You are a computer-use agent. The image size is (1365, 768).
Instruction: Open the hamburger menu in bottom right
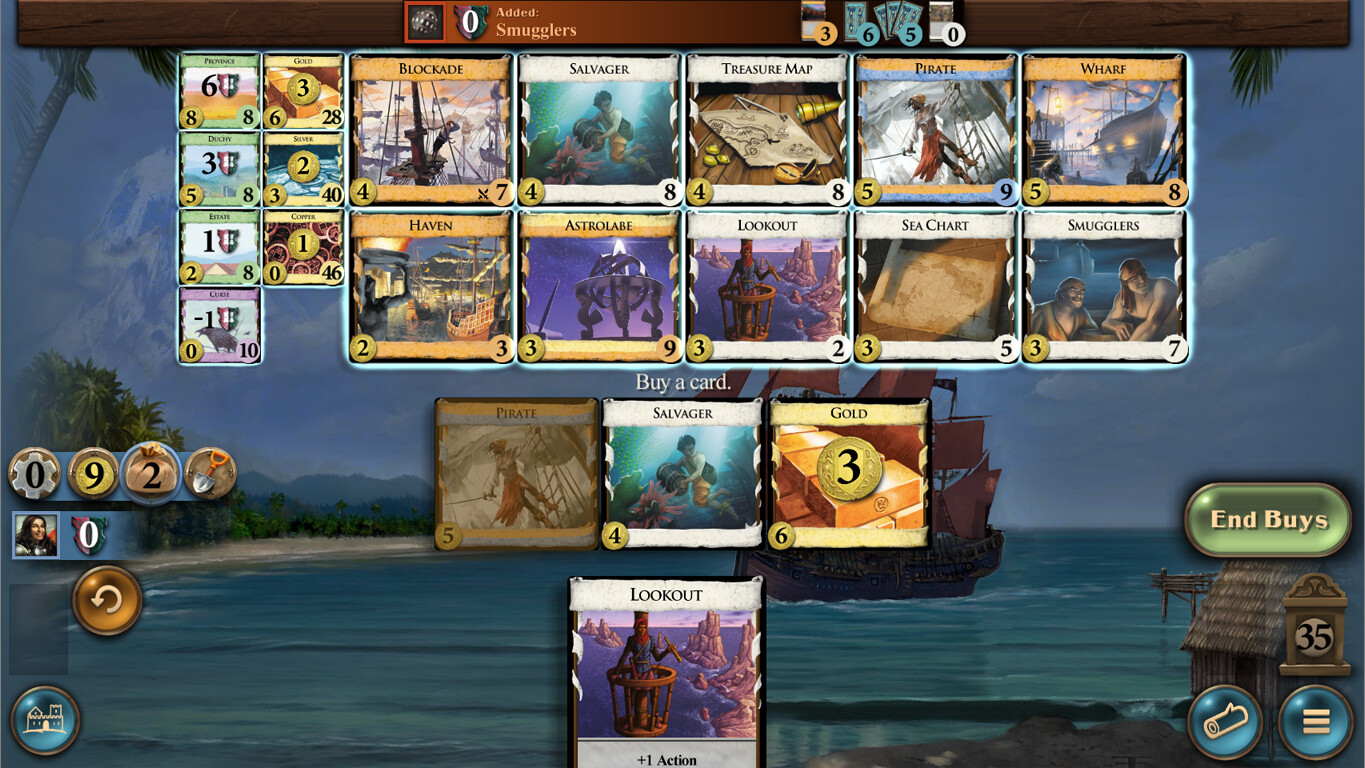1314,722
